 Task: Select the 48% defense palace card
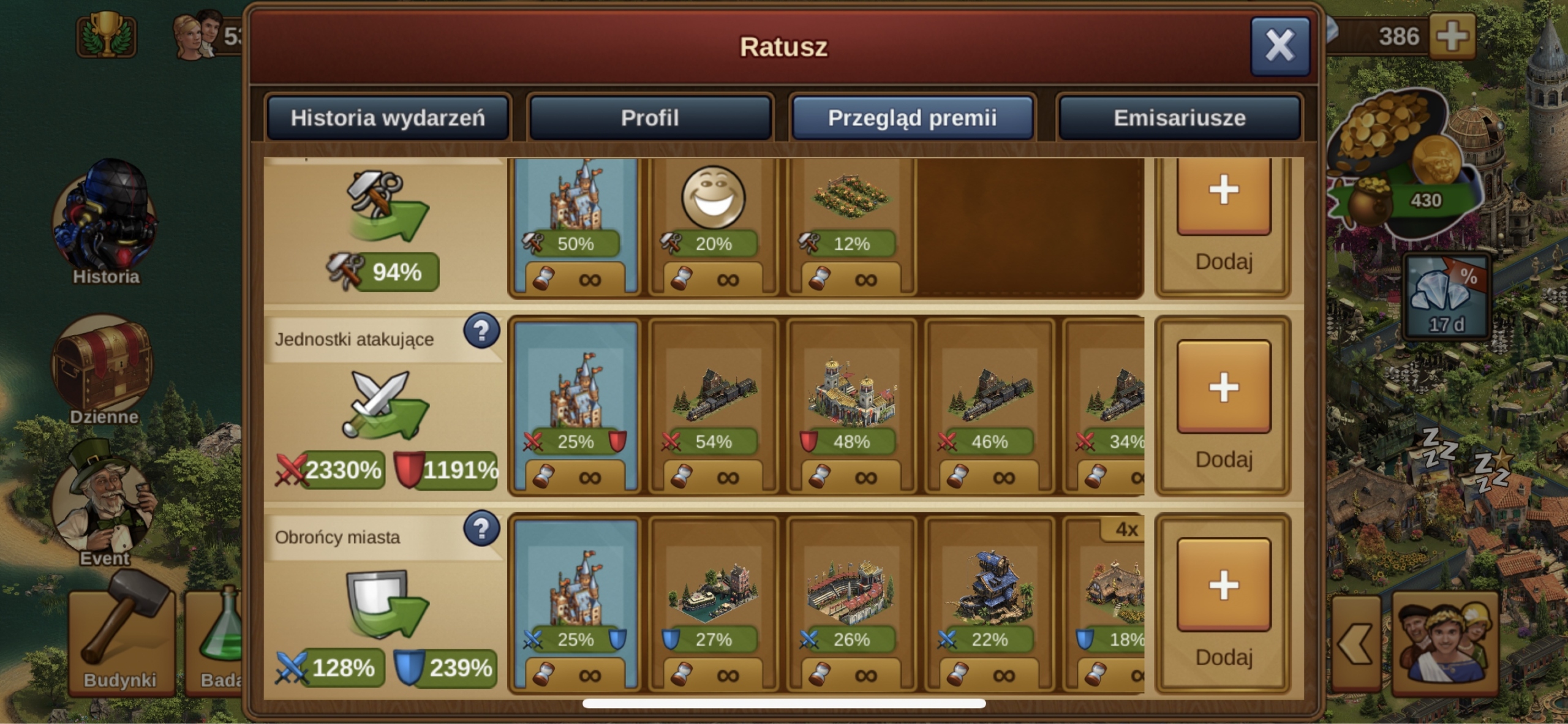[x=851, y=405]
